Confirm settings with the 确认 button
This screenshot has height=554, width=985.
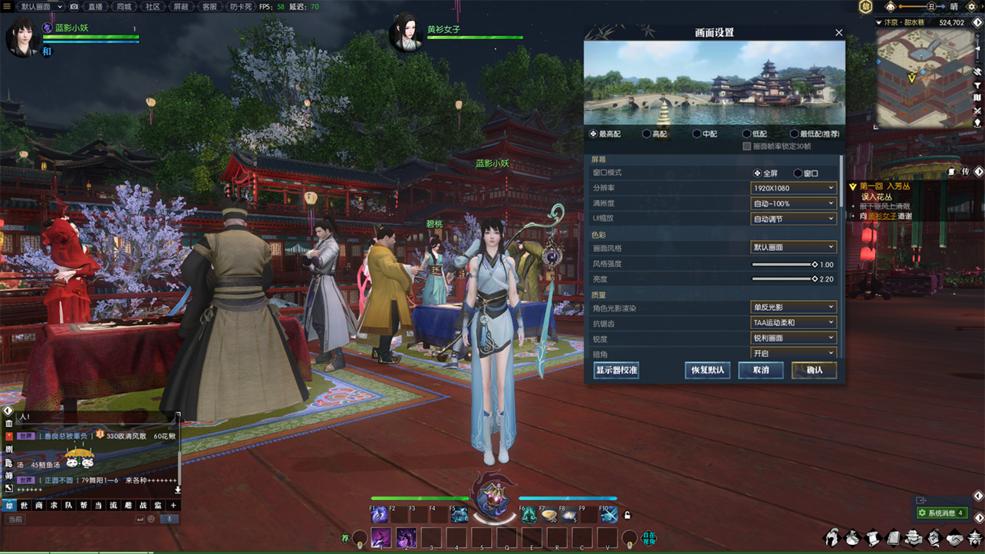pos(813,370)
